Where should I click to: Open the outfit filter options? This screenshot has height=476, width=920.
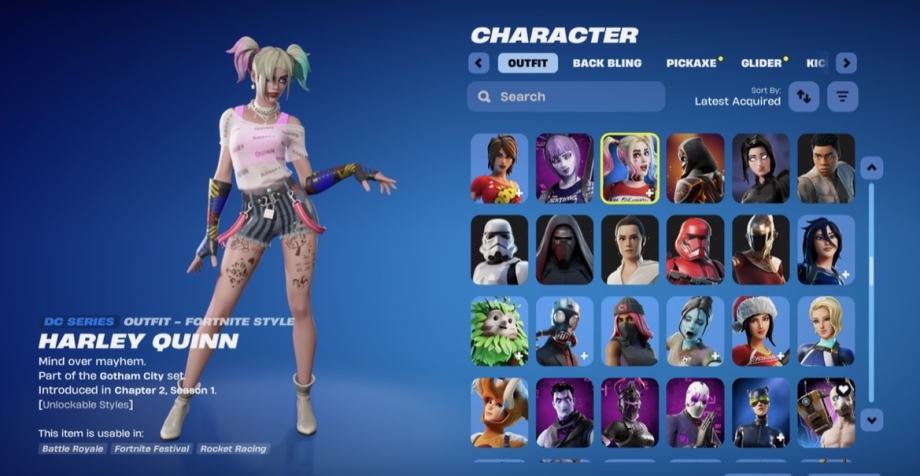tap(844, 96)
